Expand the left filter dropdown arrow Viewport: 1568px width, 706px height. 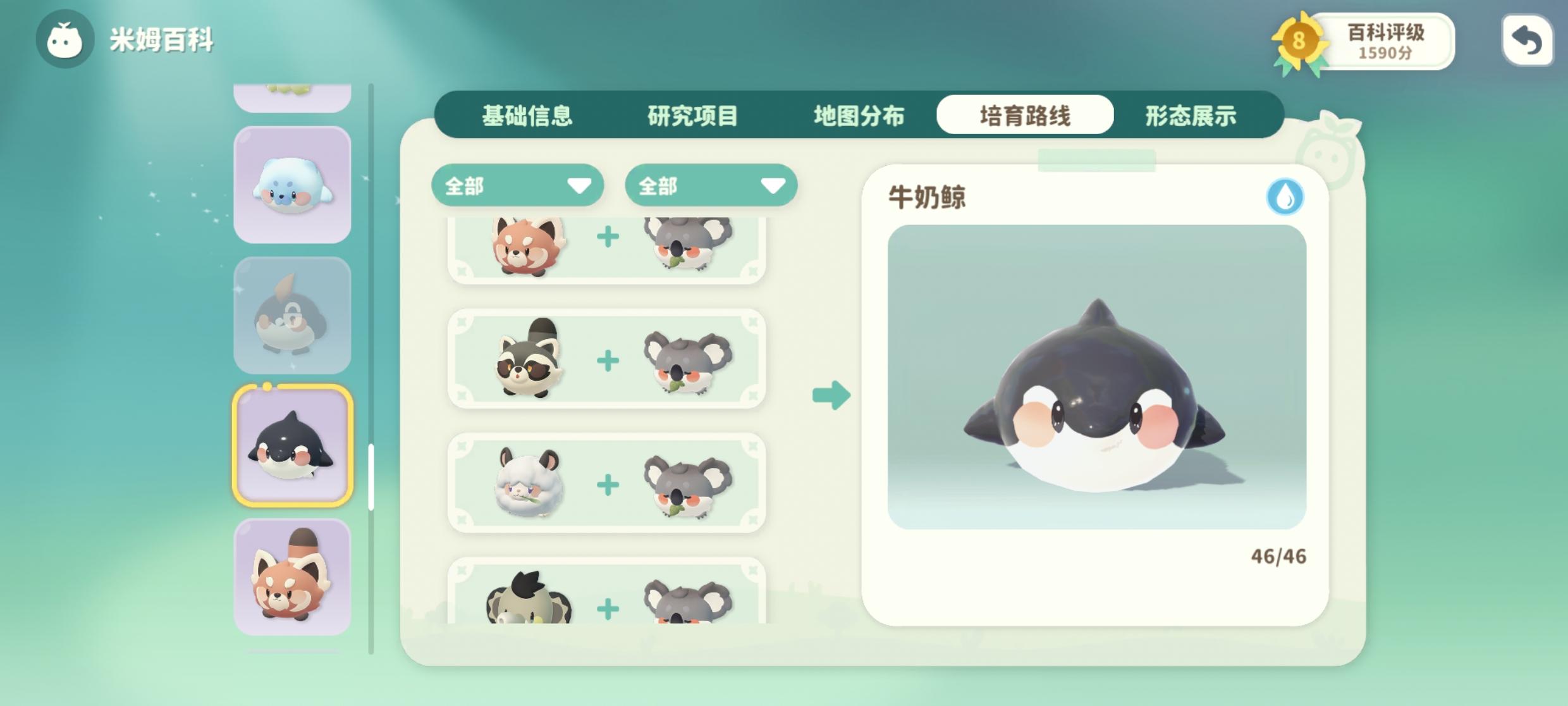pyautogui.click(x=579, y=186)
